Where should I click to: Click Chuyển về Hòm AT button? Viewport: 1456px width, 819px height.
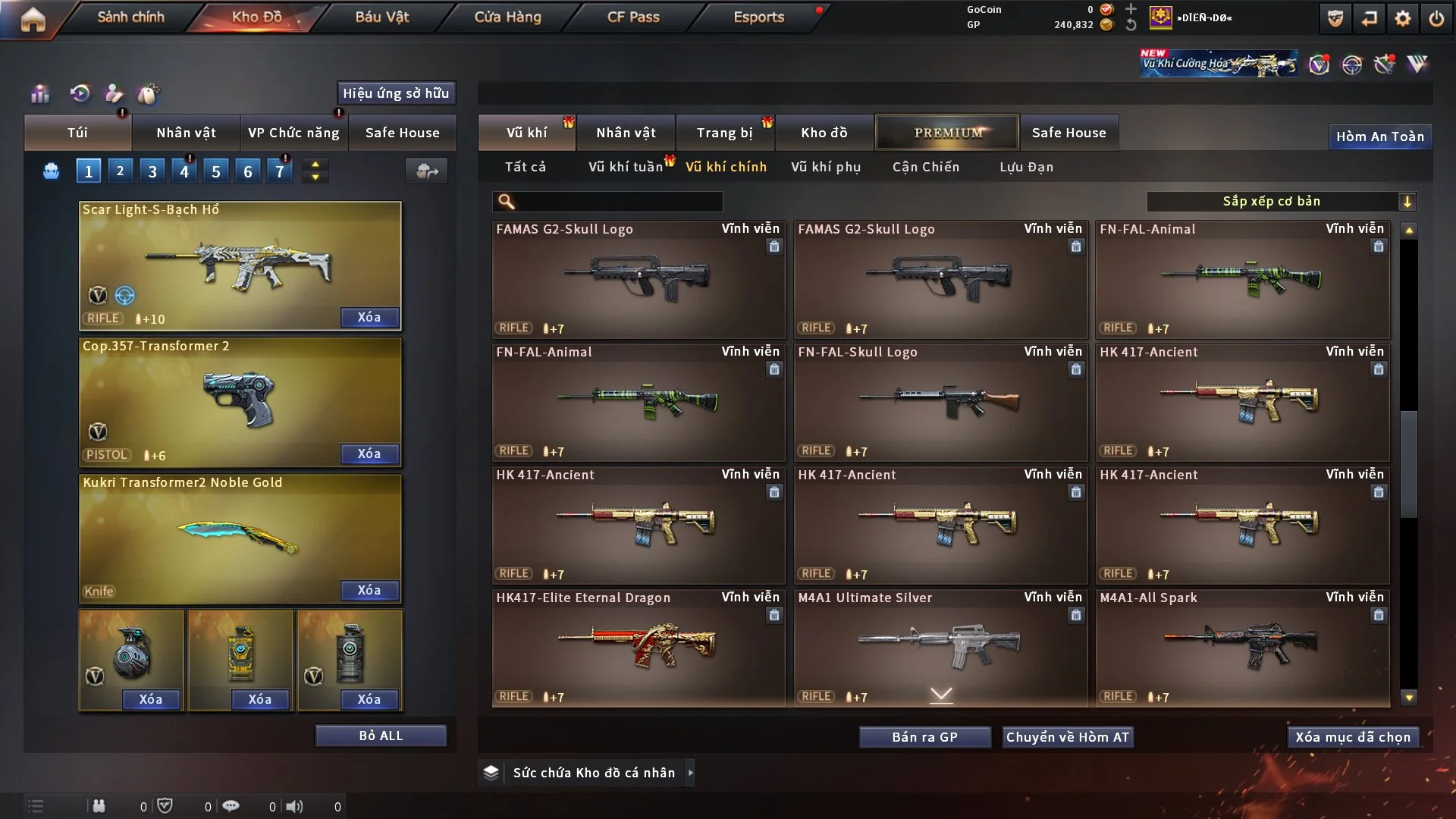coord(1068,737)
